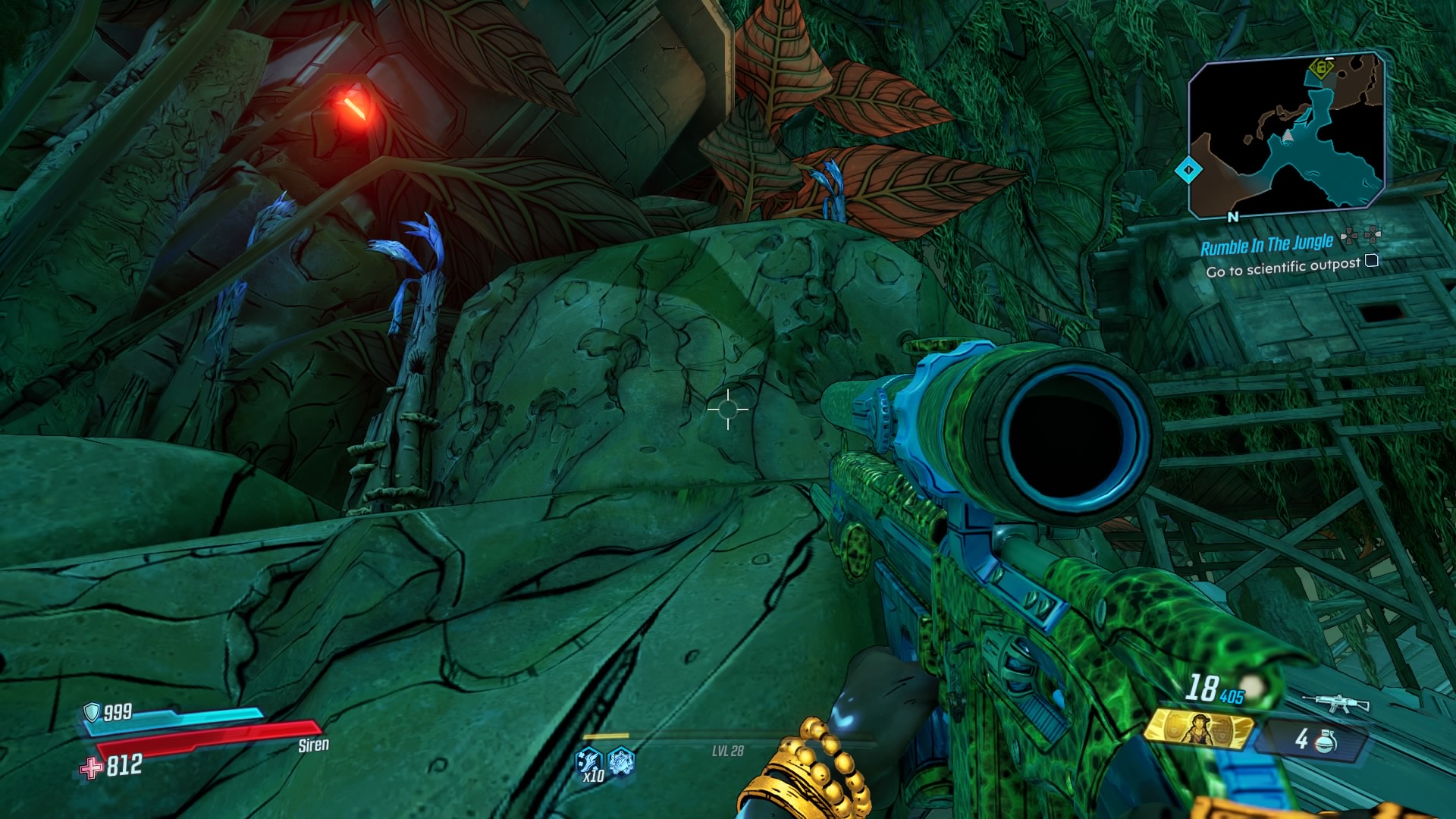Click the player arrow on the minimap
The width and height of the screenshot is (1456, 819).
(x=1288, y=136)
